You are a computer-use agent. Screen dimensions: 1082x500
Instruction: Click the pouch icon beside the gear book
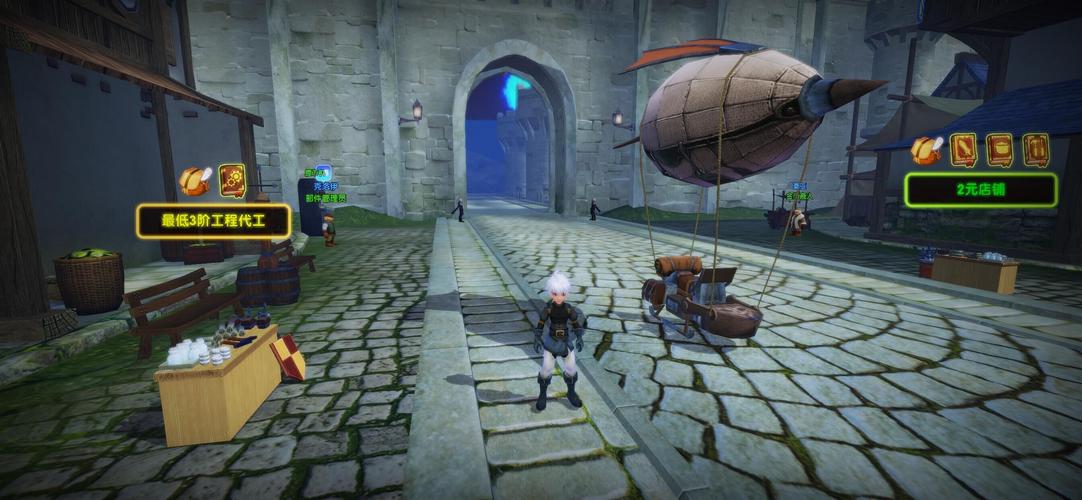pyautogui.click(x=194, y=181)
